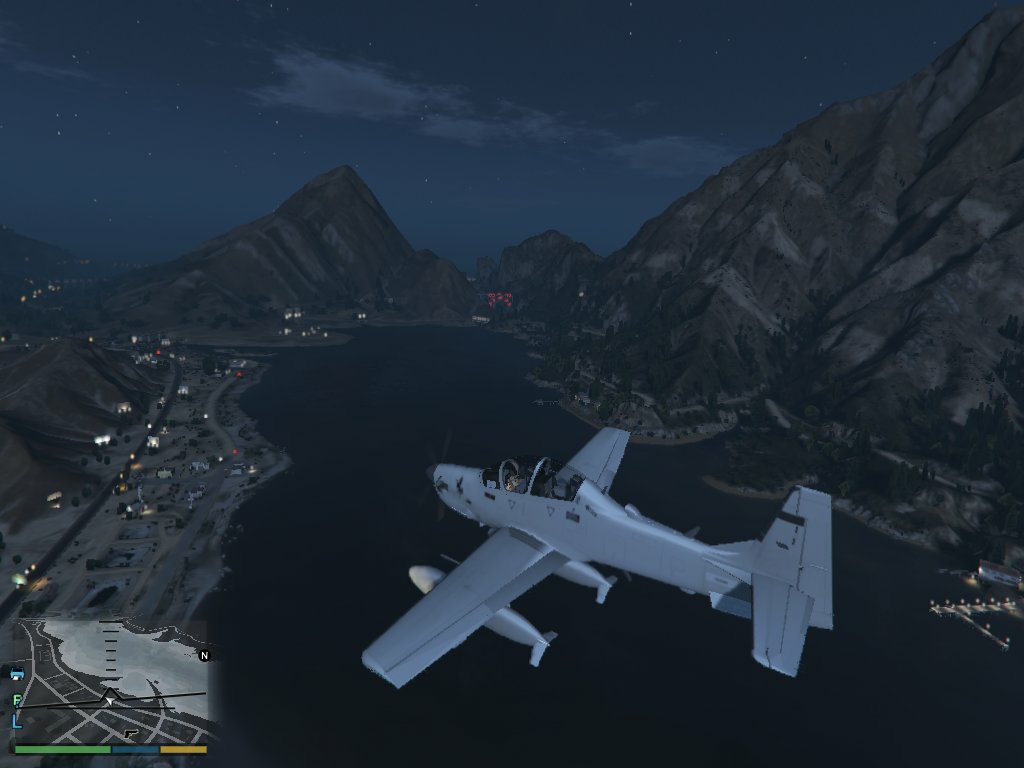Image resolution: width=1024 pixels, height=768 pixels.
Task: Click the minimap radar
Action: click(110, 680)
